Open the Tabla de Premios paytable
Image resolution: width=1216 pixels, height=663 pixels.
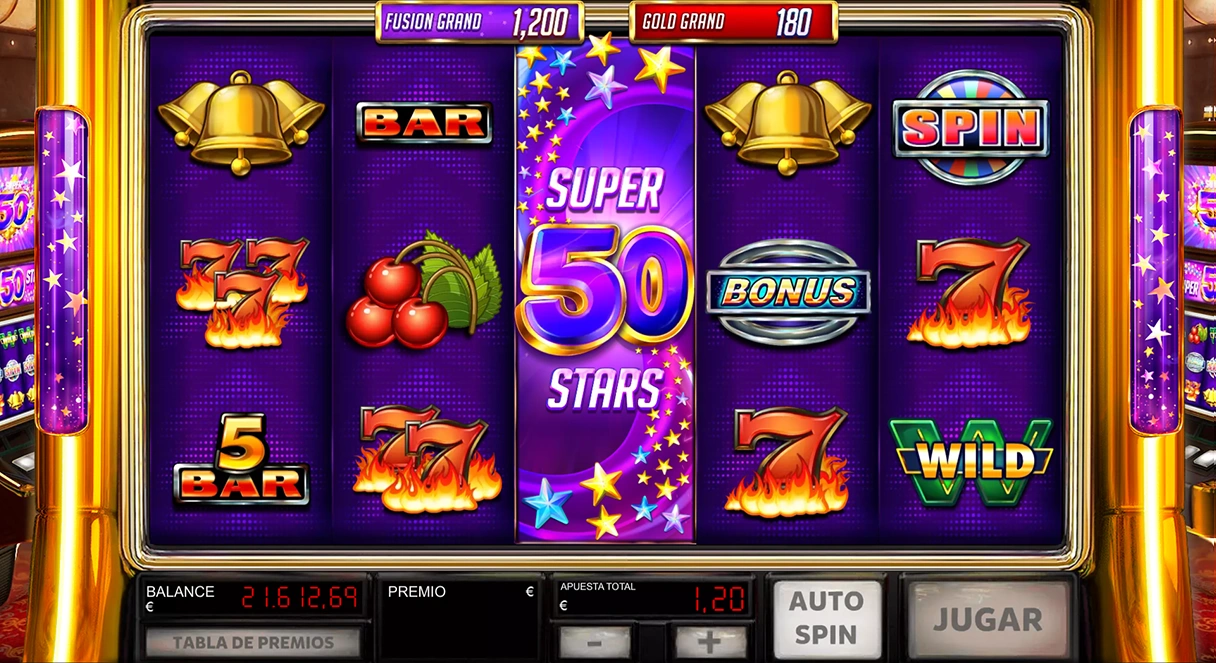253,642
